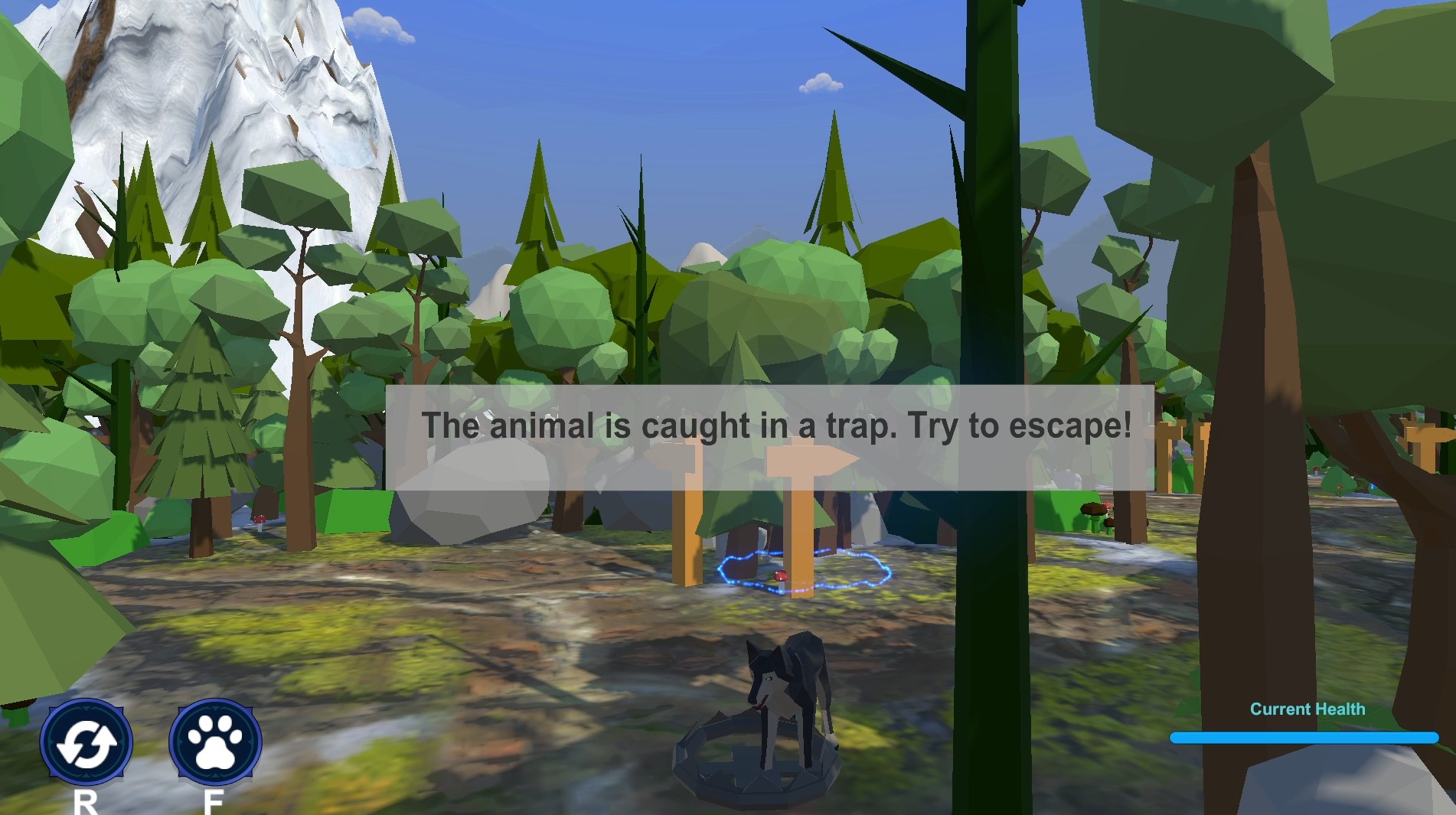Click the F keybind label under the paw icon
Image resolution: width=1456 pixels, height=815 pixels.
(215, 802)
